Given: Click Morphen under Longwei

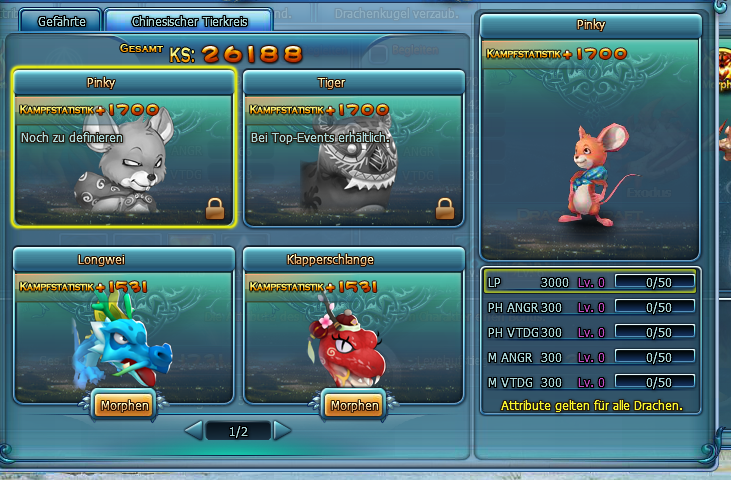Looking at the screenshot, I should coord(124,405).
